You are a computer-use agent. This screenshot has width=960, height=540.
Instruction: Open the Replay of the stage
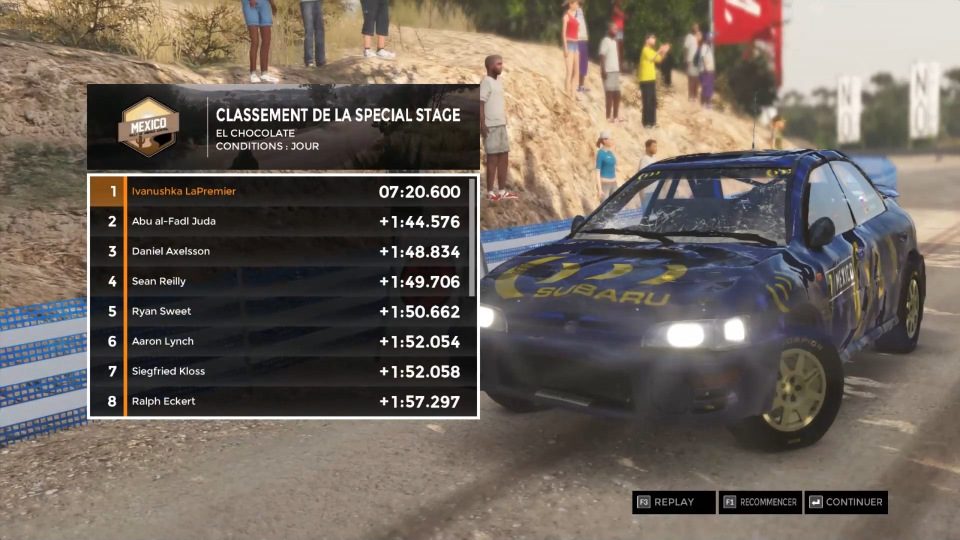pyautogui.click(x=673, y=502)
